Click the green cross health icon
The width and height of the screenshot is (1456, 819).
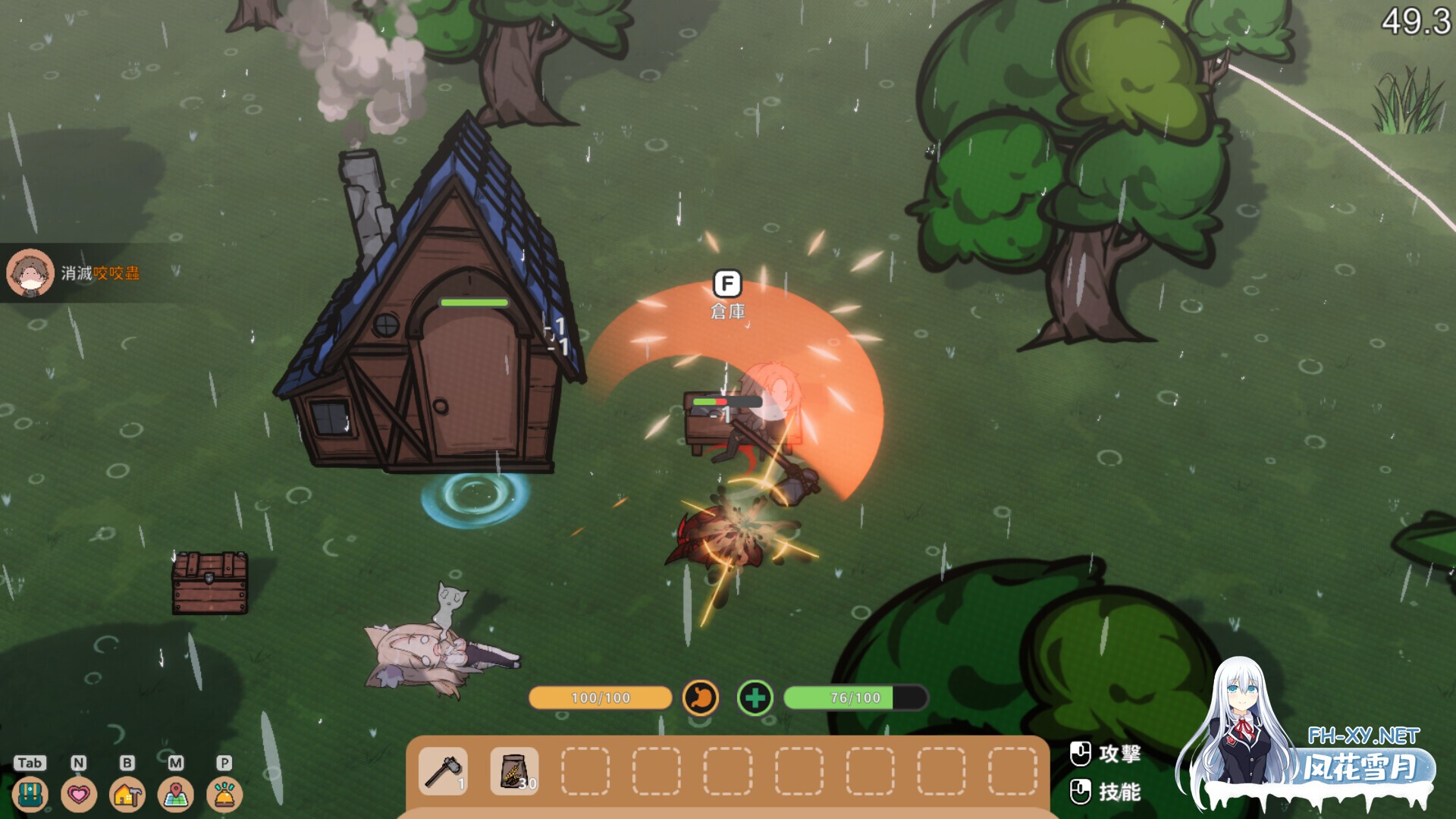tap(755, 698)
